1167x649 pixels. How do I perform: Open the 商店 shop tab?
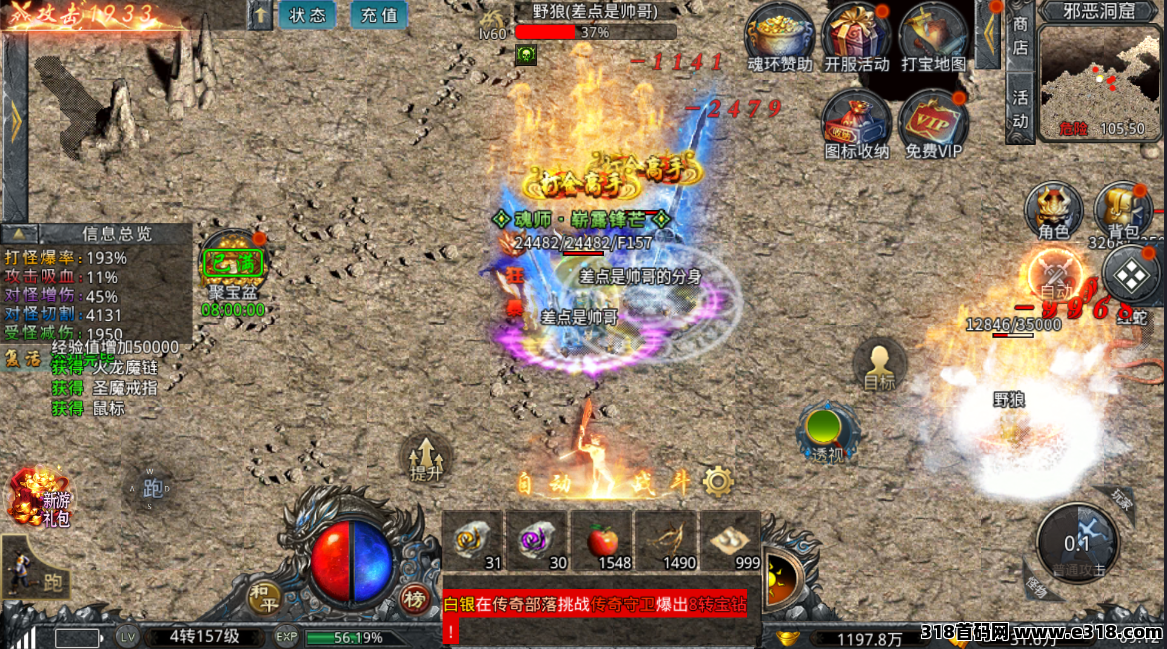click(x=1020, y=35)
